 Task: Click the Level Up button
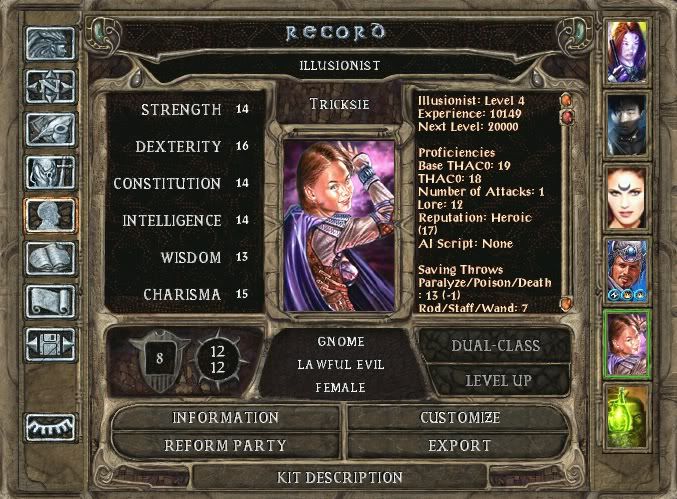point(498,381)
